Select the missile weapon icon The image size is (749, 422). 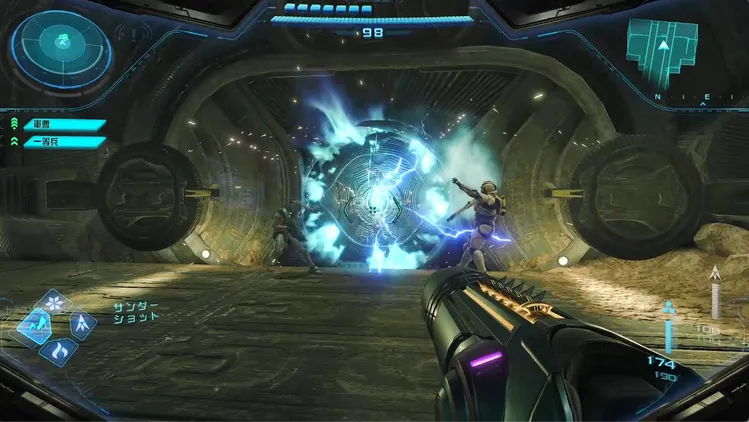pyautogui.click(x=81, y=323)
